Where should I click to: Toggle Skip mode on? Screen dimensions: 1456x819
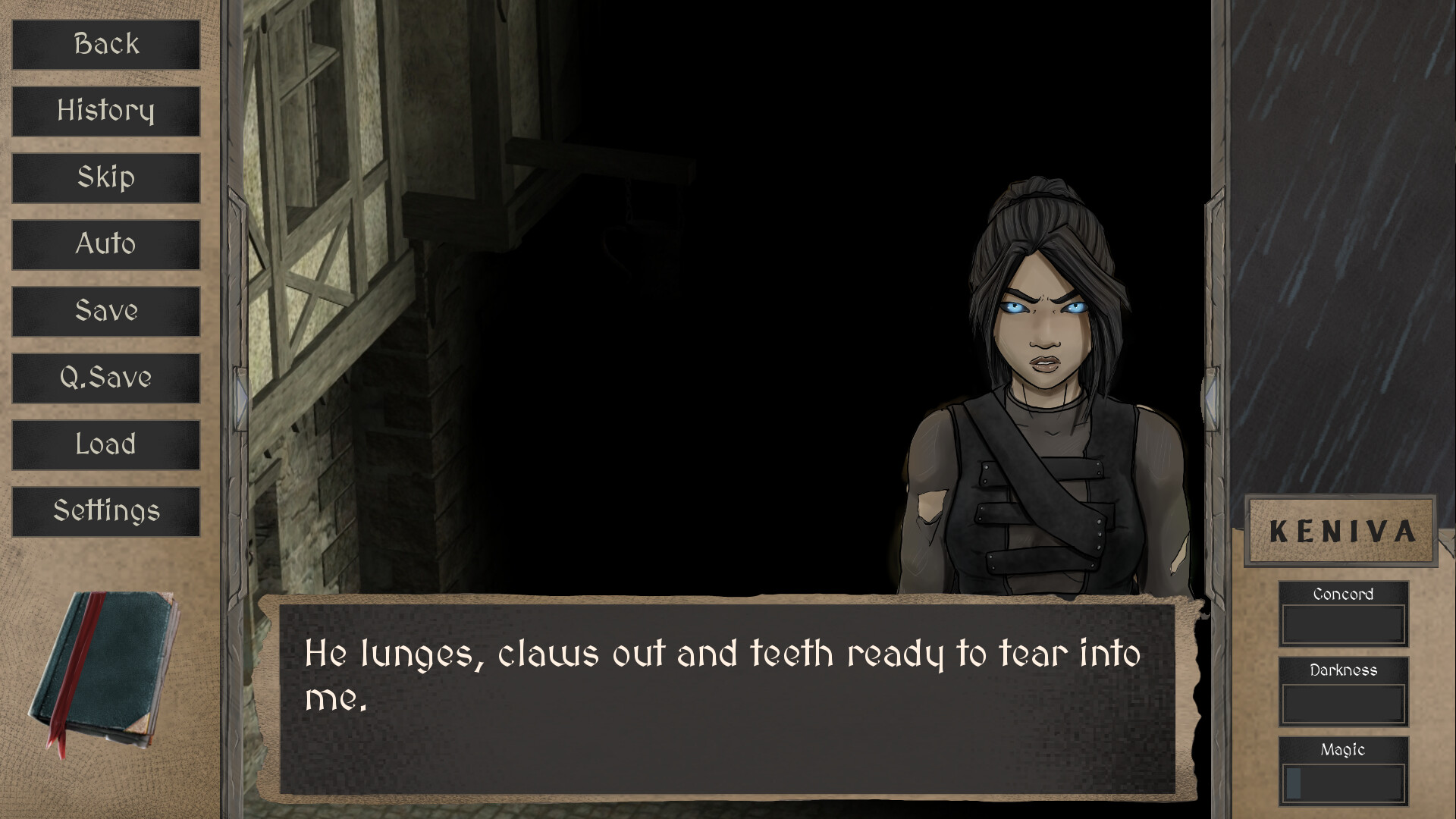[106, 177]
